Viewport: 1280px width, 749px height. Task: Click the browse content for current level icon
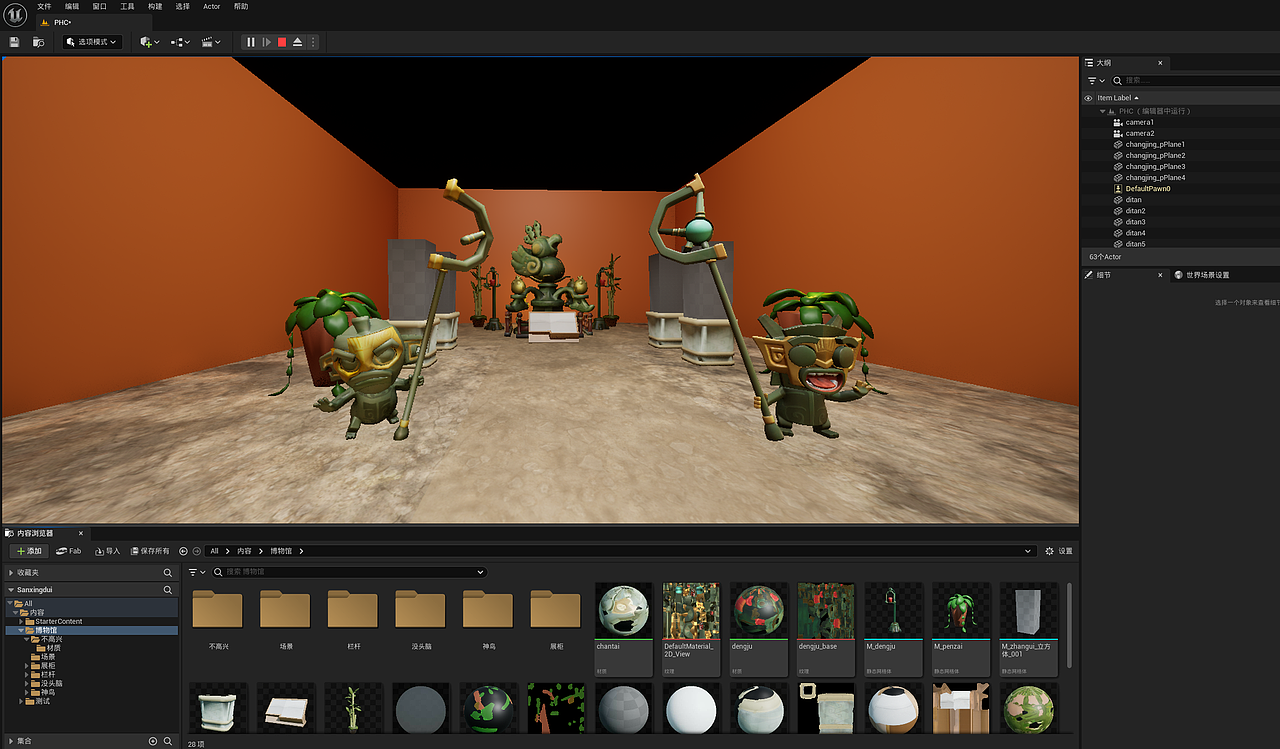[38, 42]
